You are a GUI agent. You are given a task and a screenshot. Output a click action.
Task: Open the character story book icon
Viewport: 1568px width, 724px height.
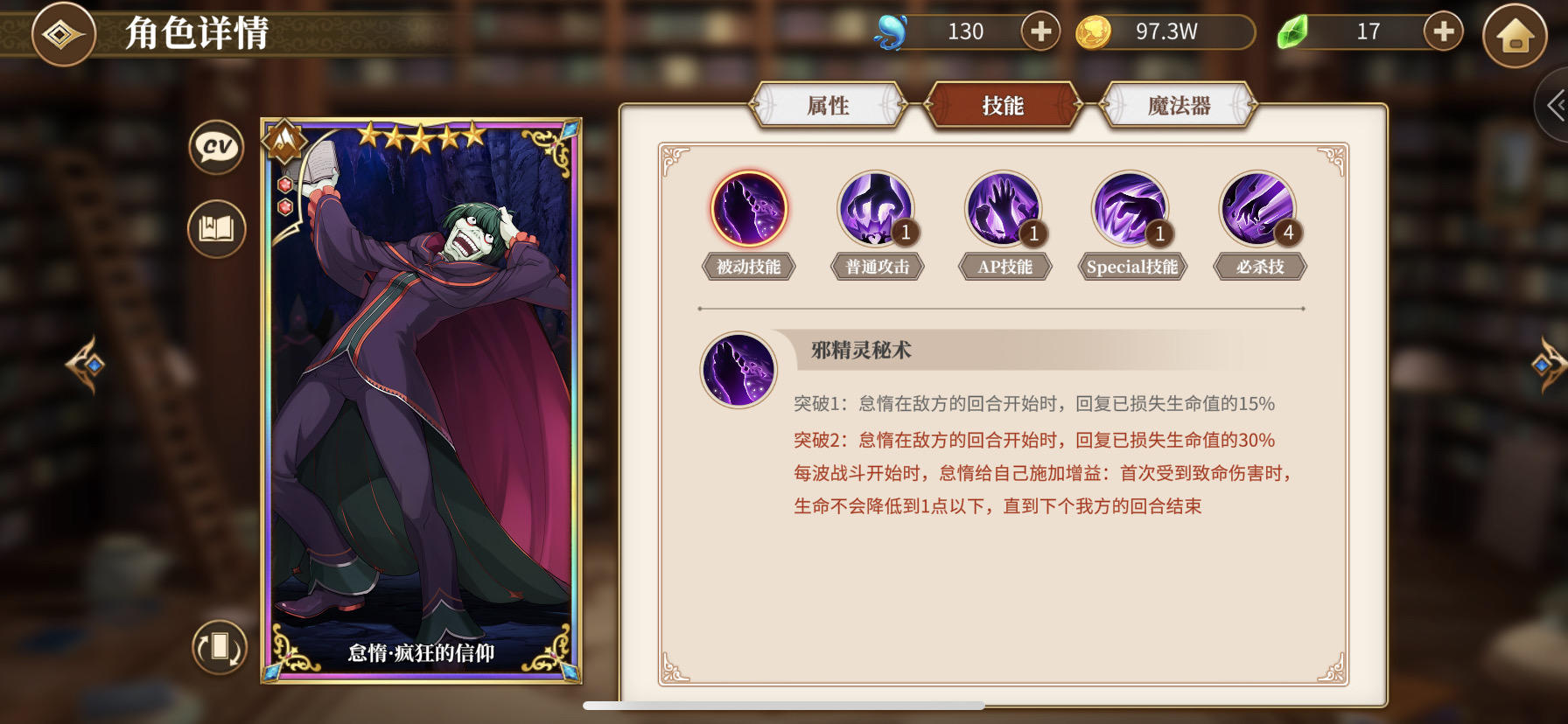216,229
